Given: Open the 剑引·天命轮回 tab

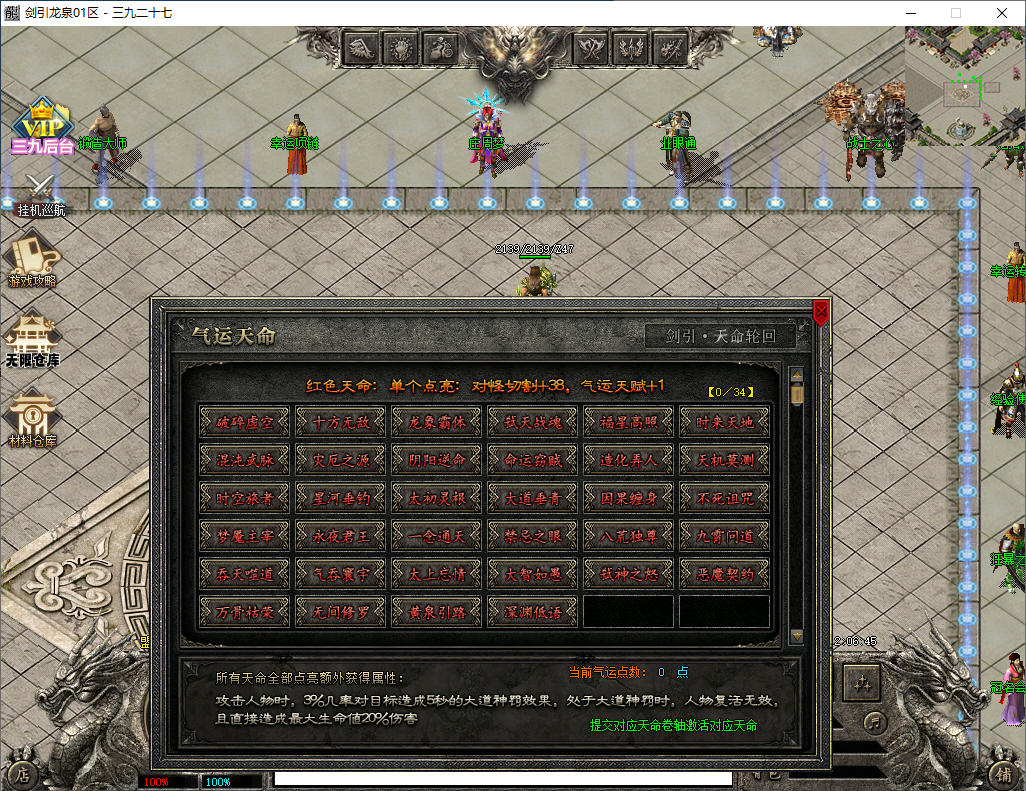Looking at the screenshot, I should tap(721, 336).
